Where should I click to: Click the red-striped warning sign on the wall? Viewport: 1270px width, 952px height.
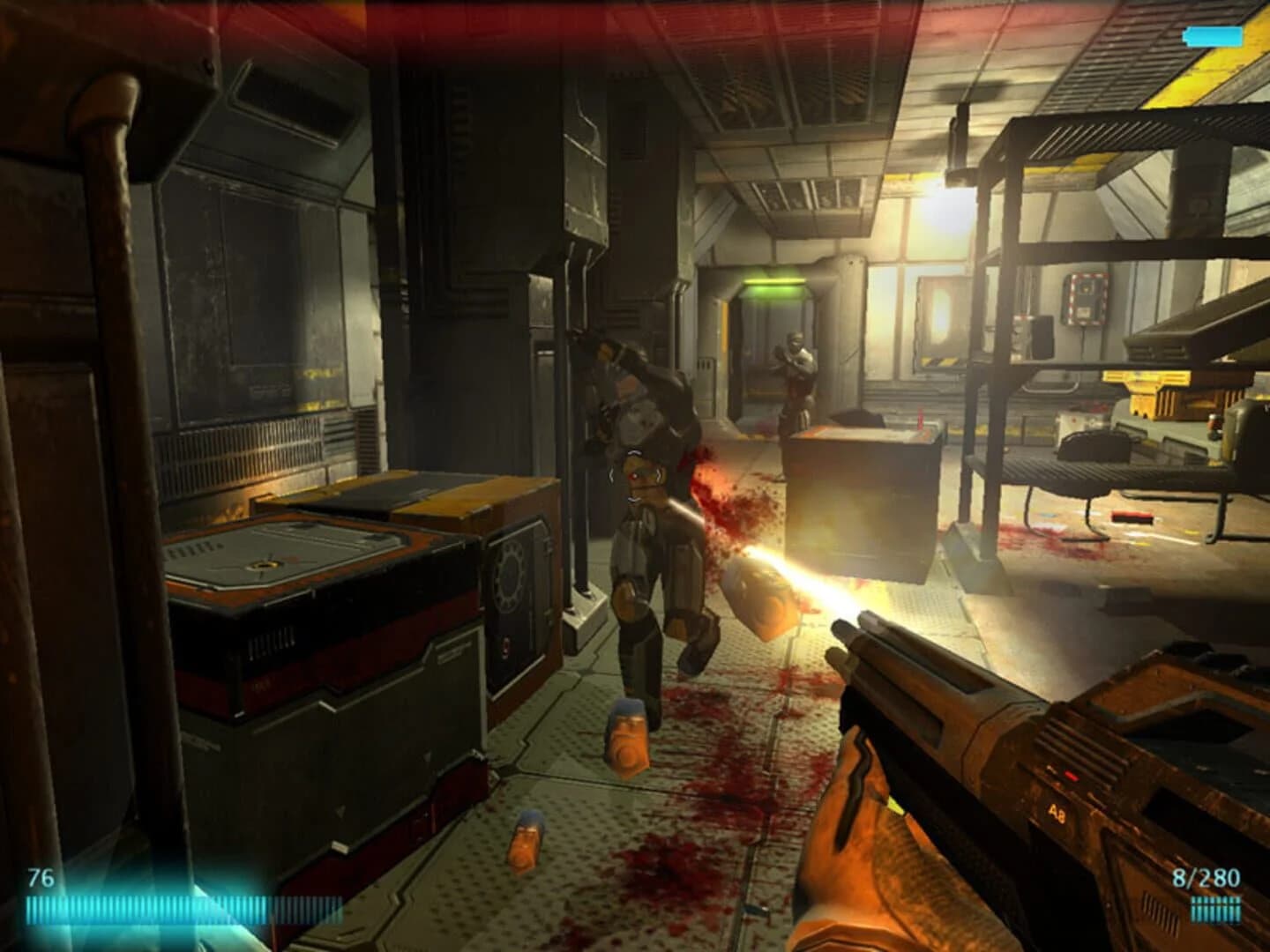click(x=1082, y=298)
